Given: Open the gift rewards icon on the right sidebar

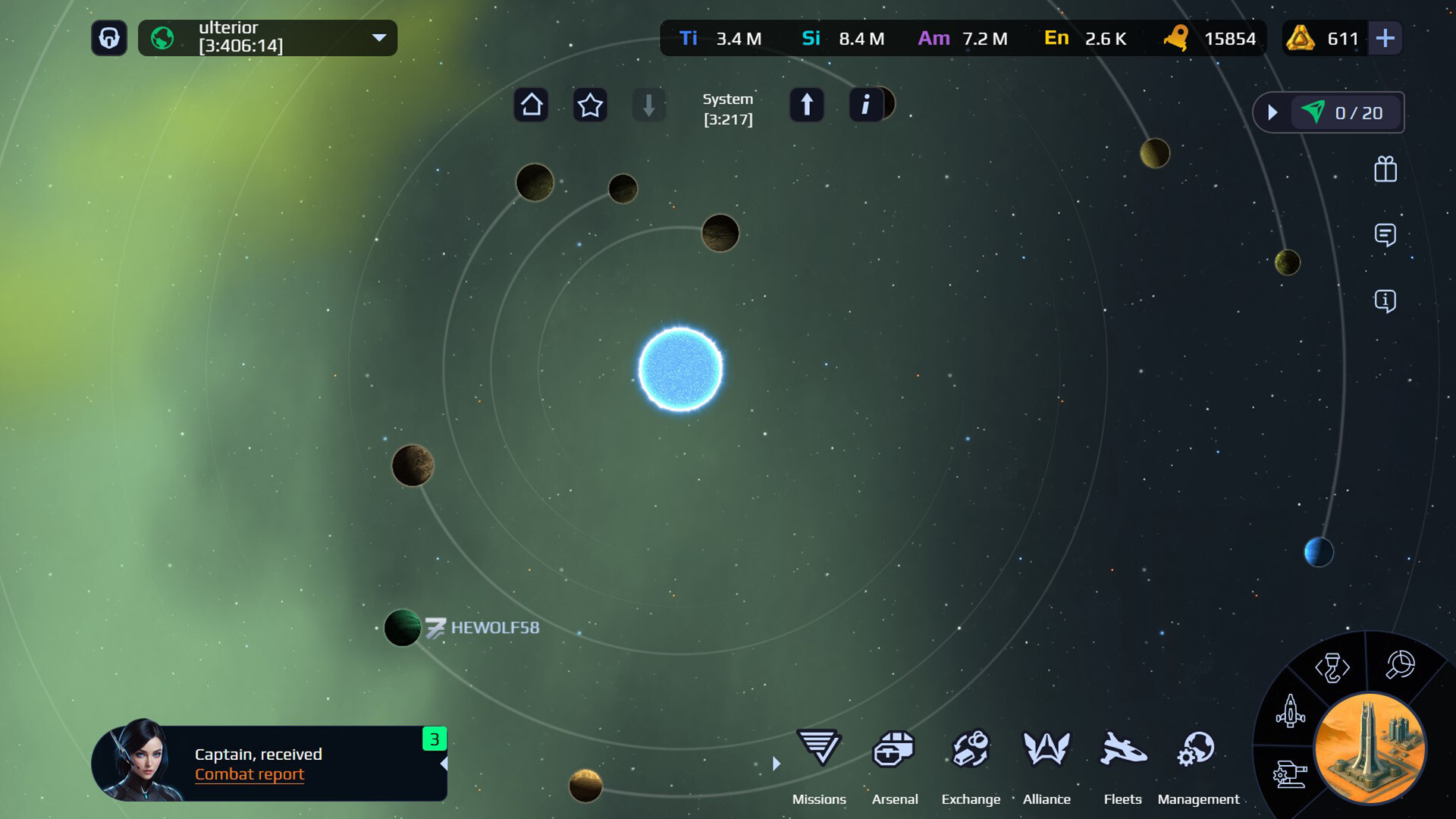Looking at the screenshot, I should pyautogui.click(x=1386, y=170).
